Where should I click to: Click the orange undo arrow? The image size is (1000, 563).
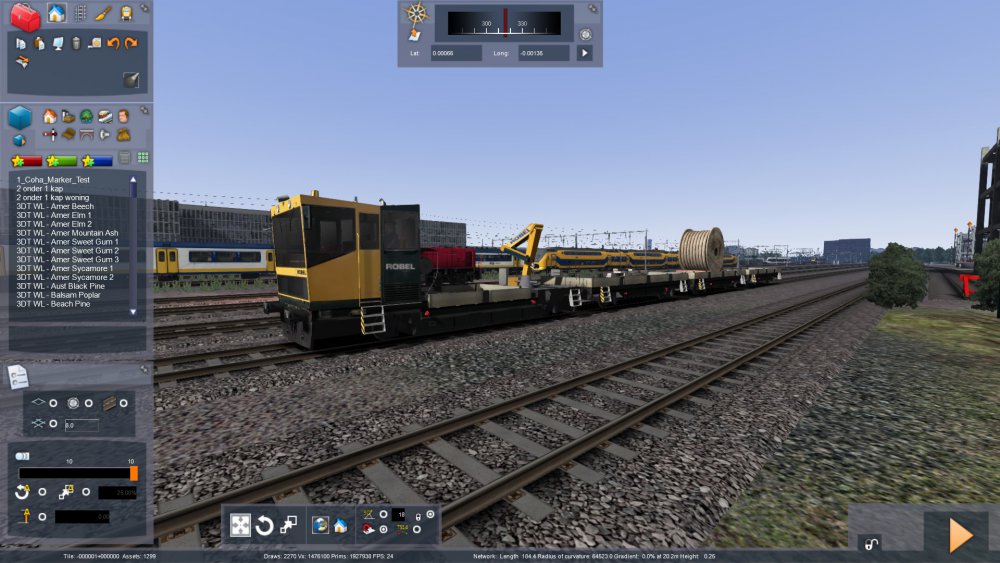click(x=113, y=43)
